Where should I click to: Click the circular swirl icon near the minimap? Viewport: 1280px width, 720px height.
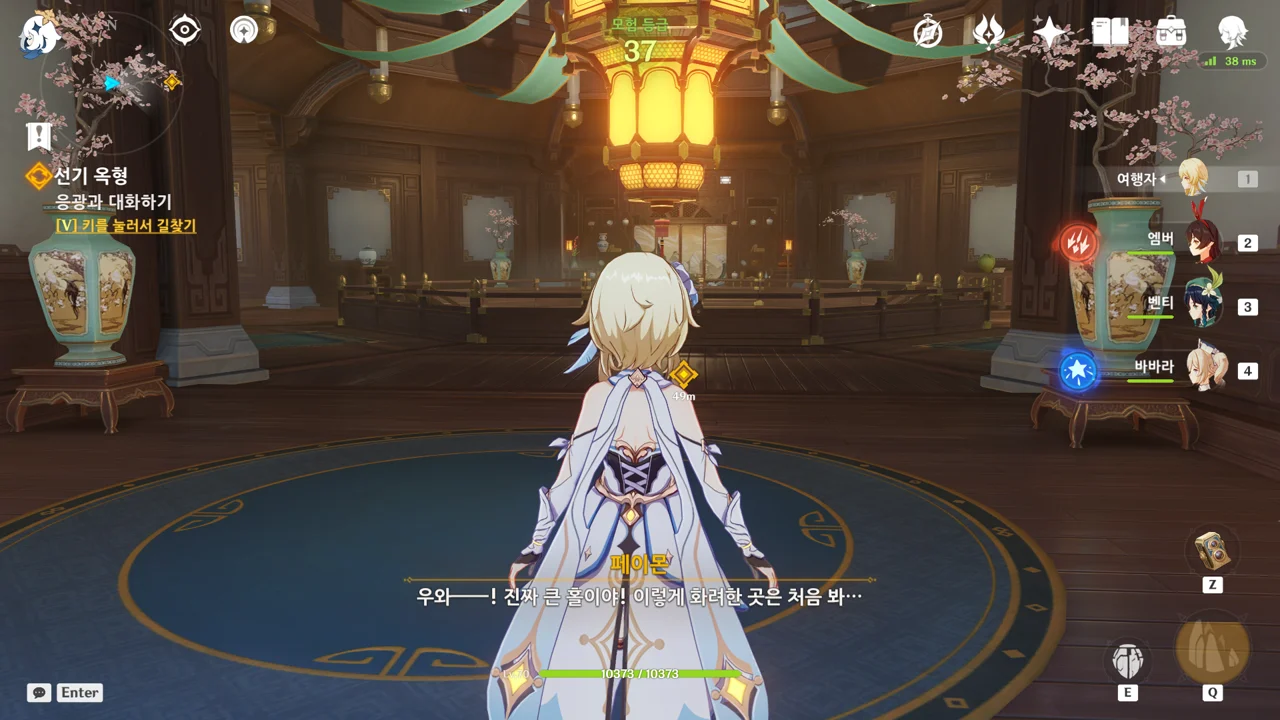click(x=243, y=31)
